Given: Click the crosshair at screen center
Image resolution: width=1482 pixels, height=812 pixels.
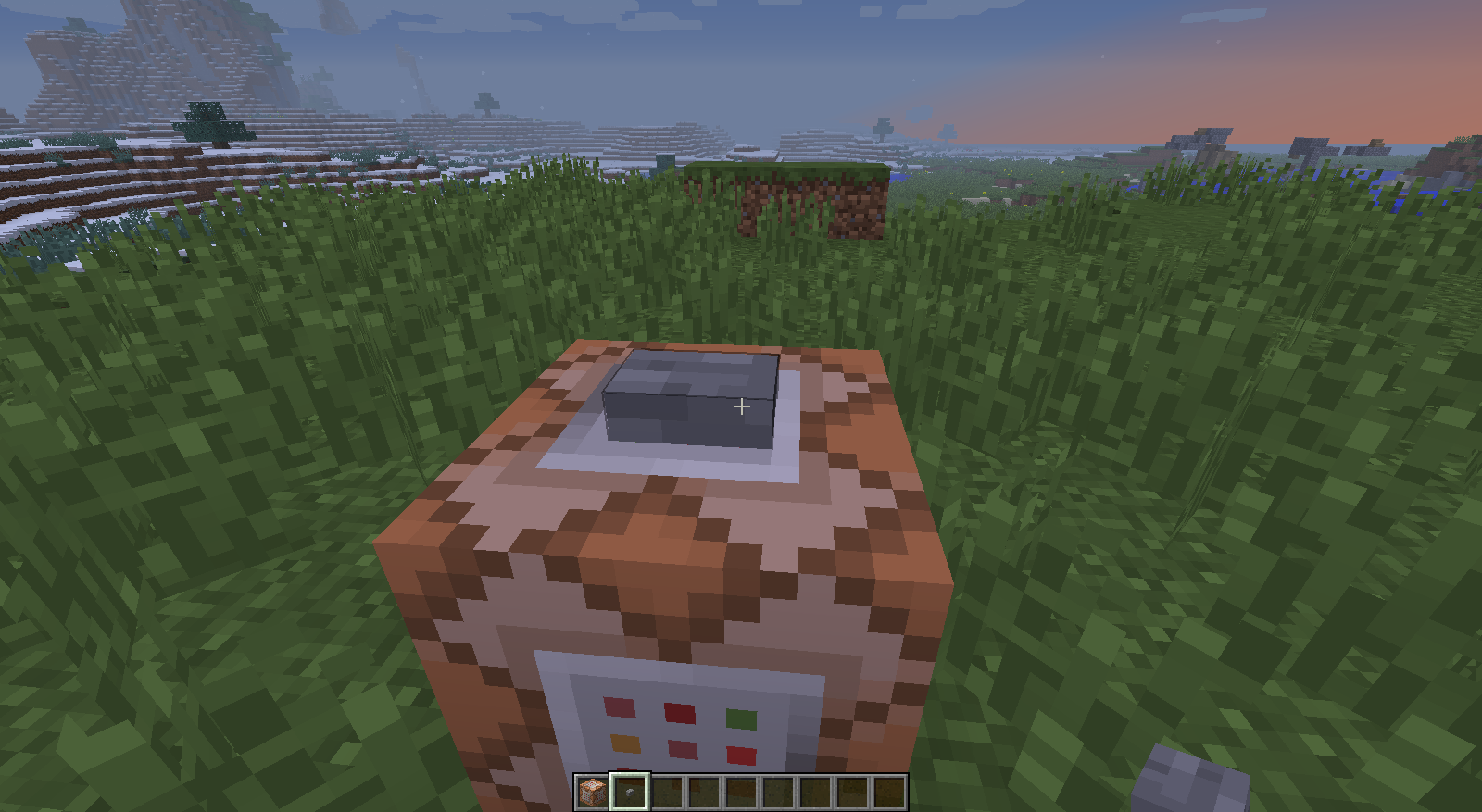Looking at the screenshot, I should [x=741, y=406].
